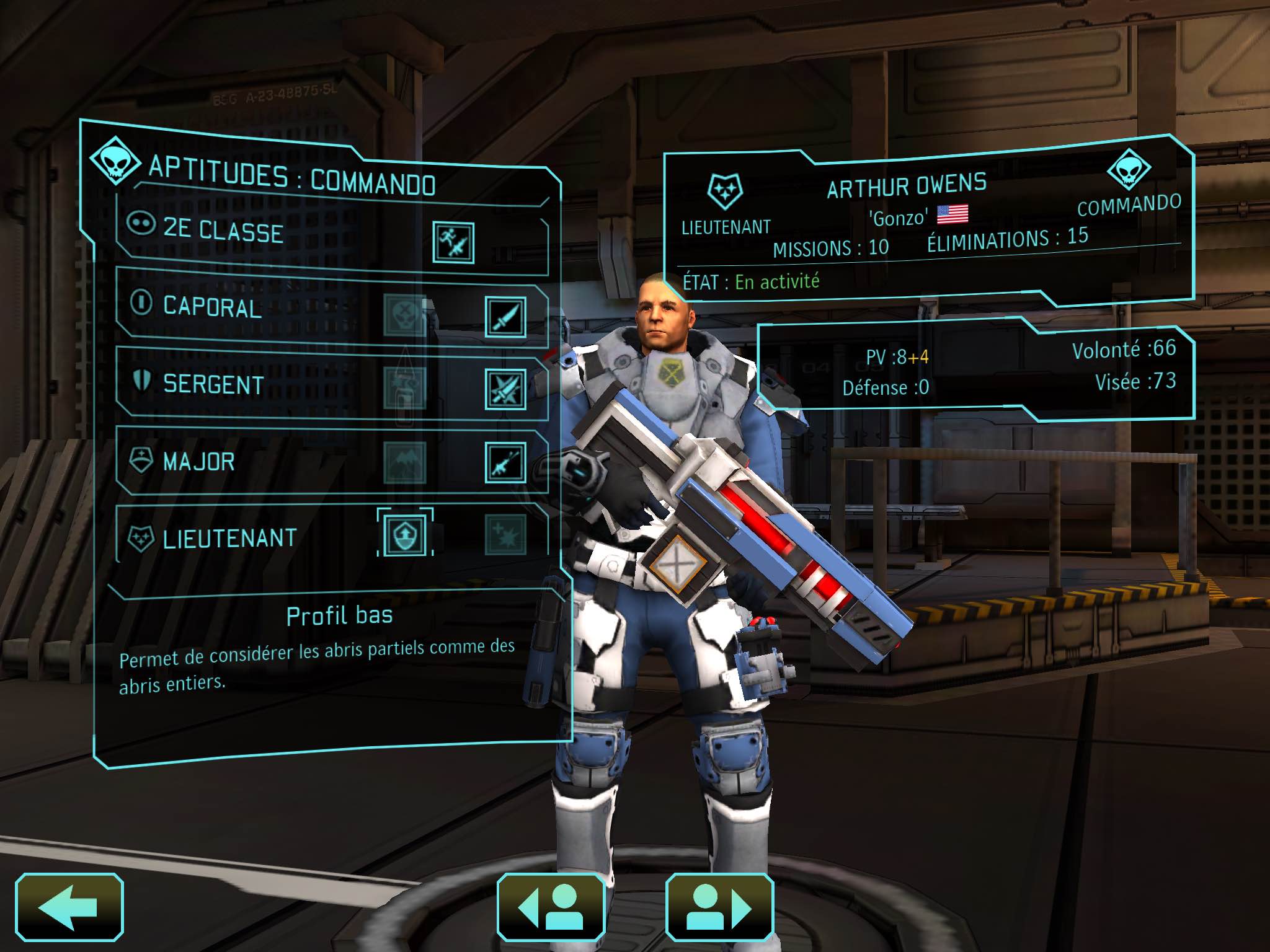Select the Lieutenant Profil bas shield ability

(x=405, y=534)
